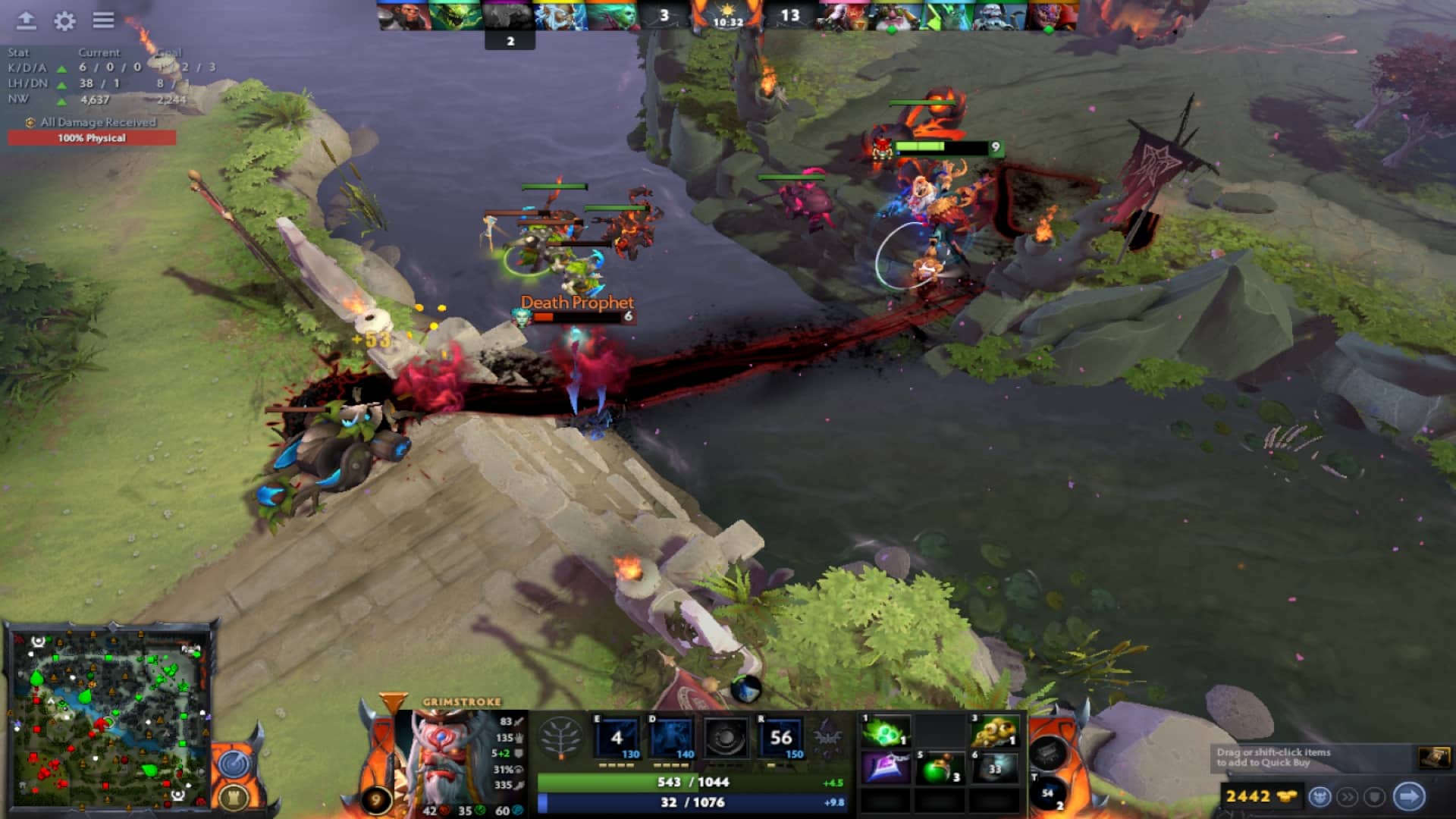Click the glyph button under the minimap
Image resolution: width=1456 pixels, height=819 pixels.
point(234,798)
